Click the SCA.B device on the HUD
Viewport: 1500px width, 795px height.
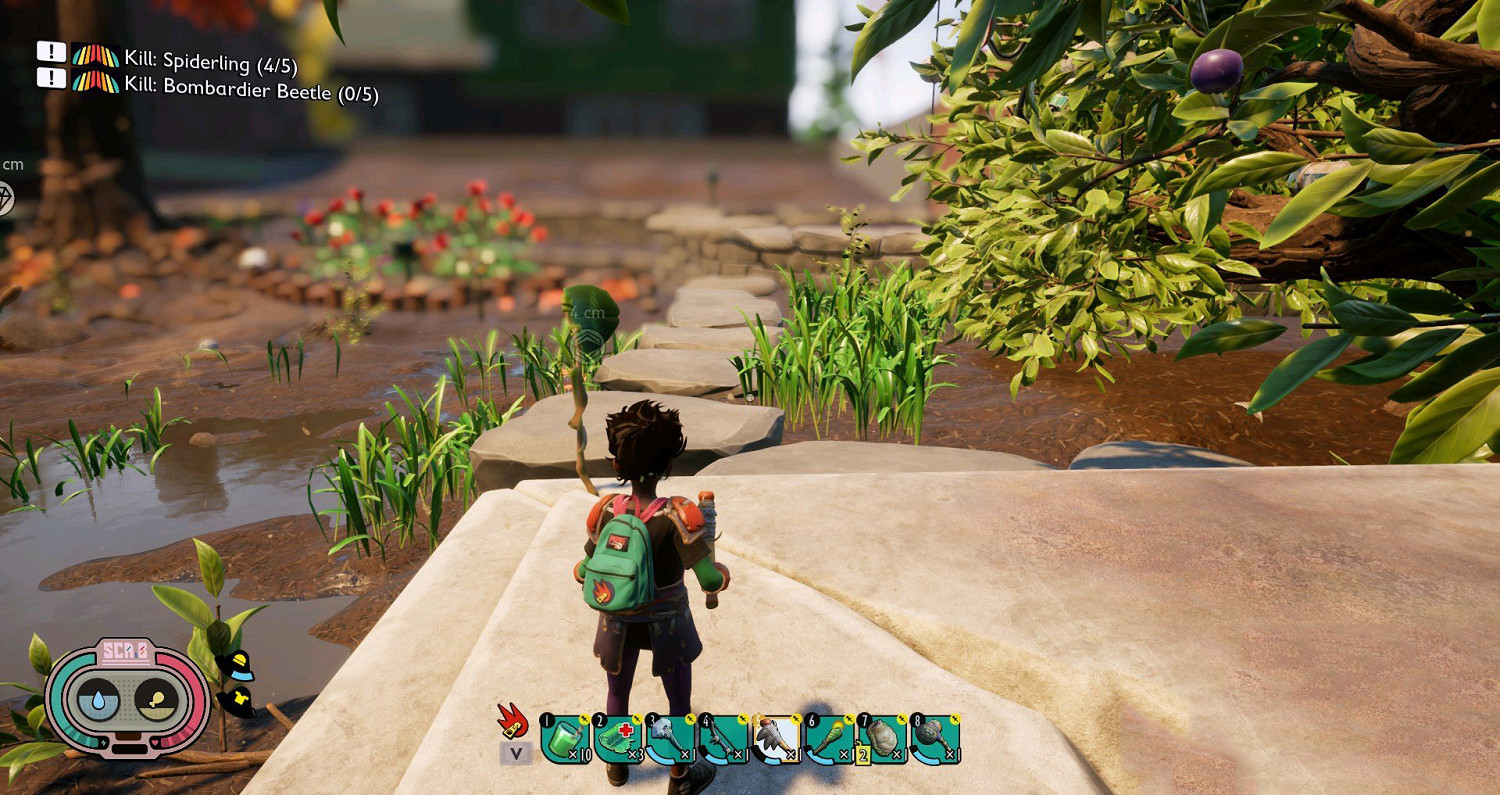[128, 699]
